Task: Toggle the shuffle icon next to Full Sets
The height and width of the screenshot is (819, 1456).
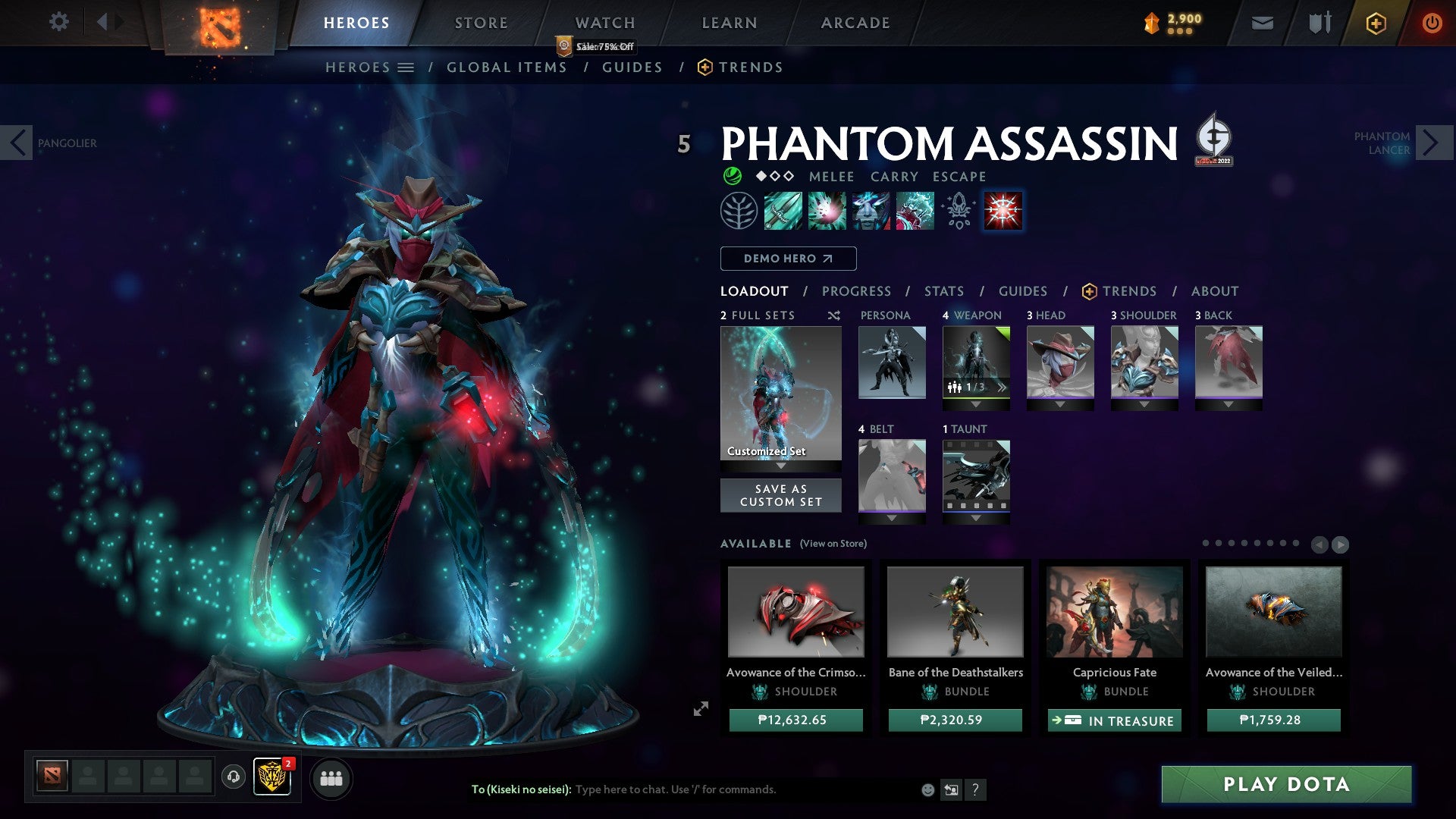Action: click(833, 315)
